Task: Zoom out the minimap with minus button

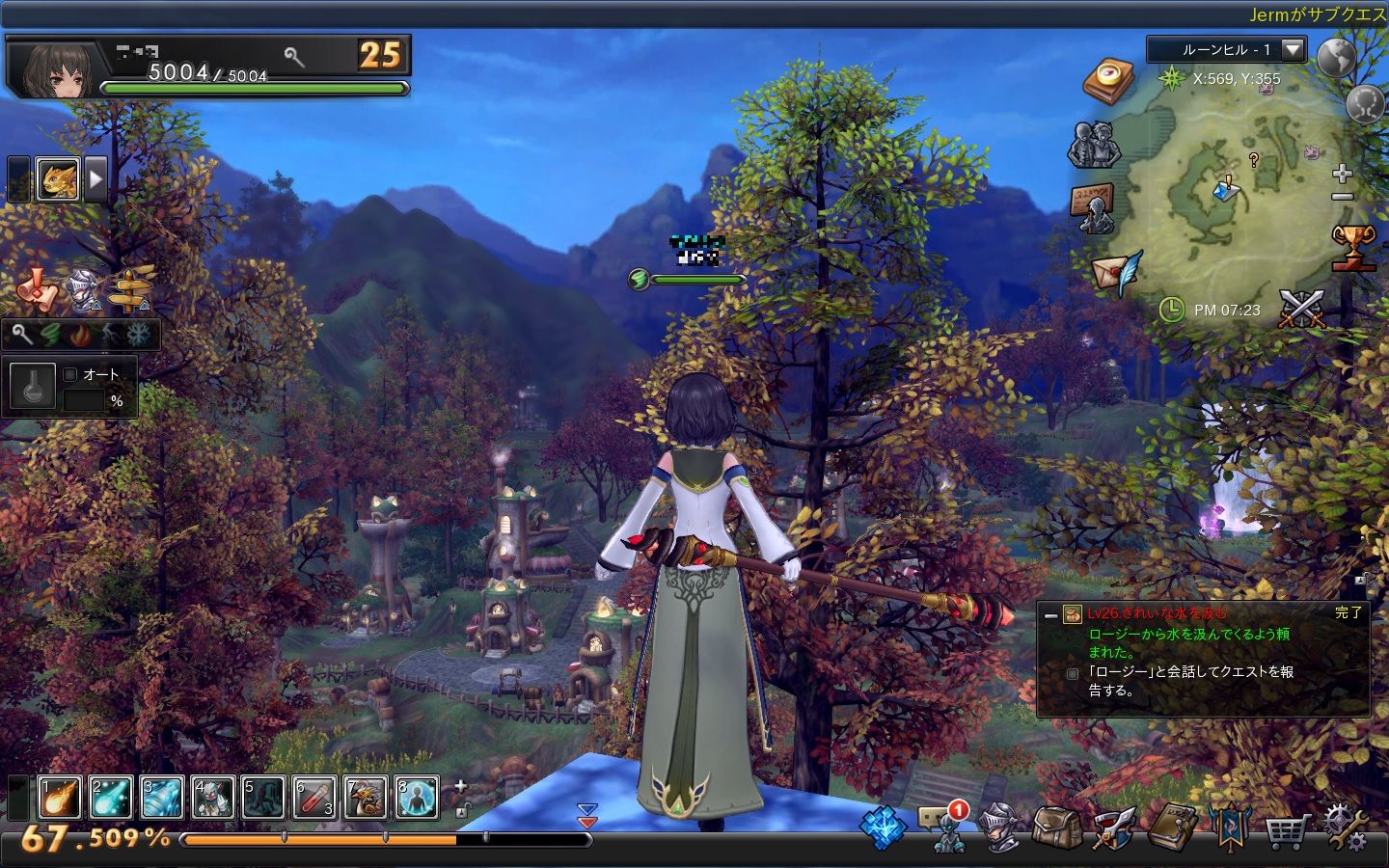Action: coord(1342,197)
